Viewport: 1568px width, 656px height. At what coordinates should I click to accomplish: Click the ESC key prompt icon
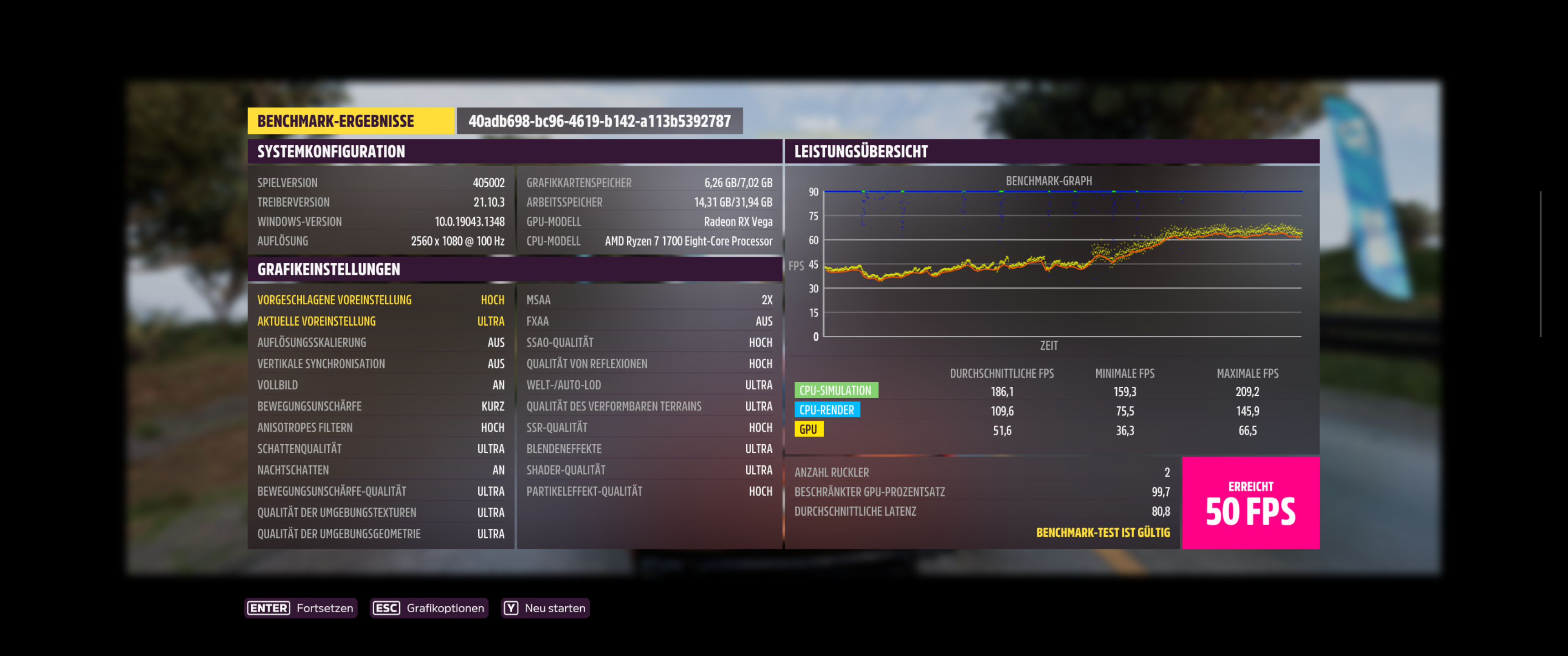386,607
